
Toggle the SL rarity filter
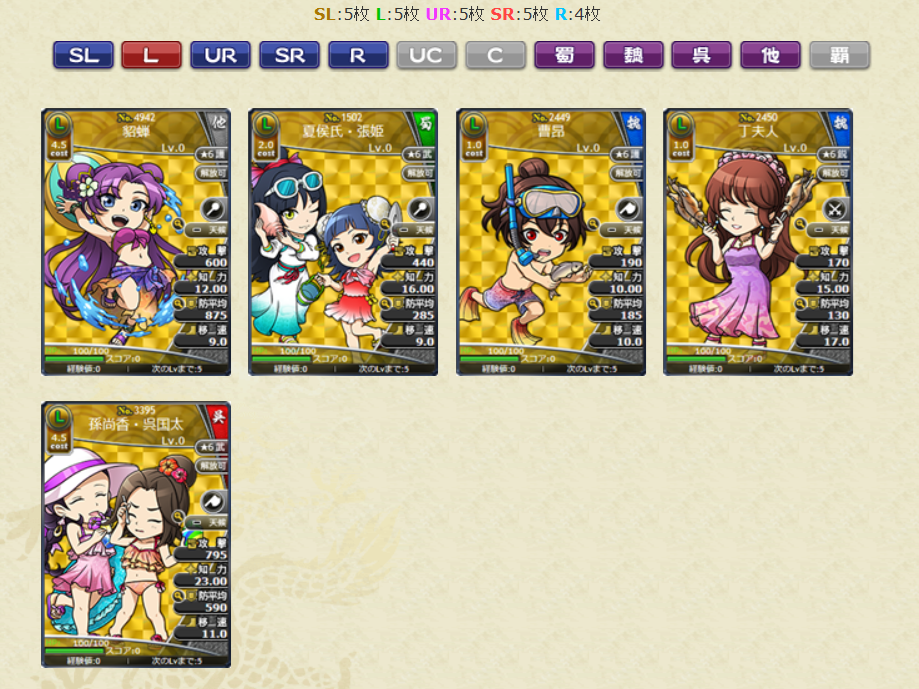83,56
